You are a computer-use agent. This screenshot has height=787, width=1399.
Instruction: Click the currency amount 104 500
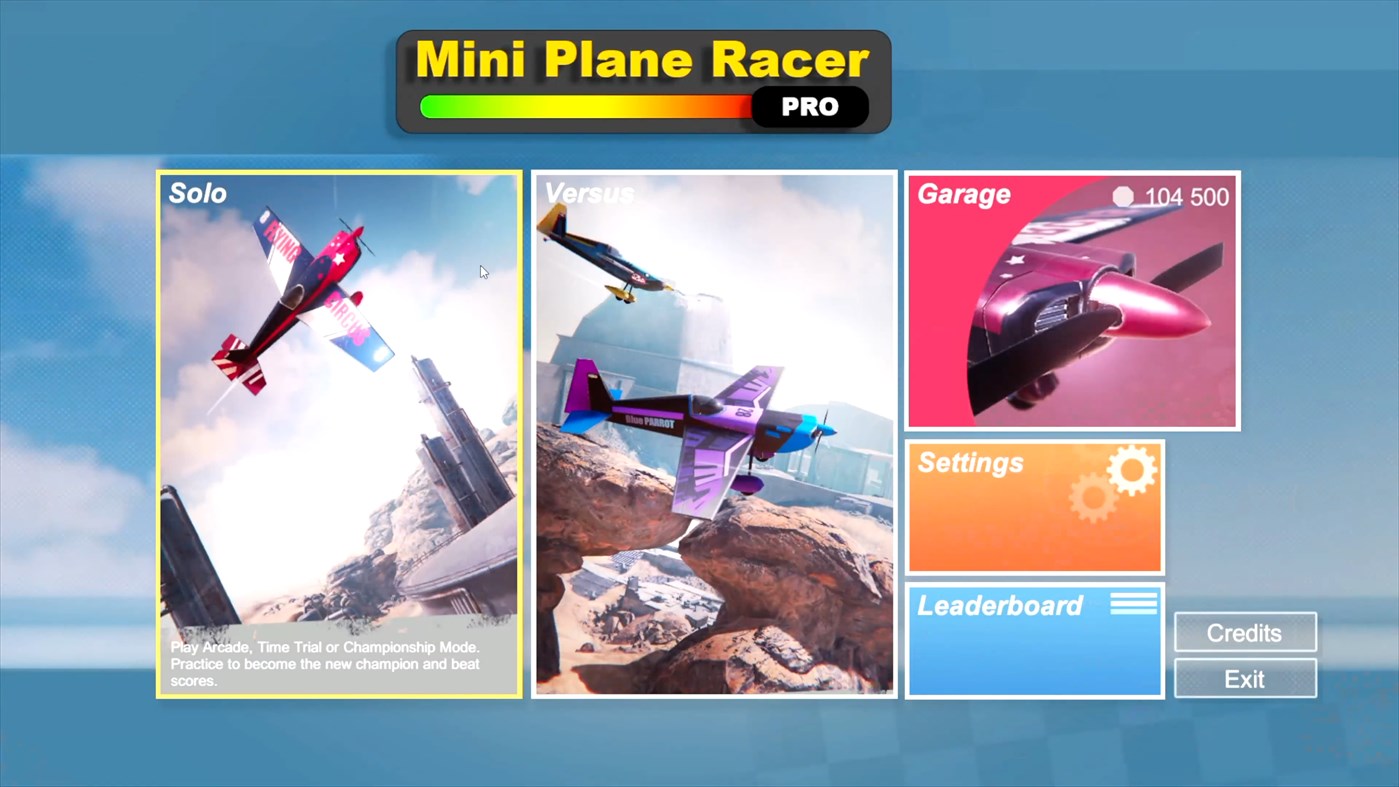[1190, 197]
